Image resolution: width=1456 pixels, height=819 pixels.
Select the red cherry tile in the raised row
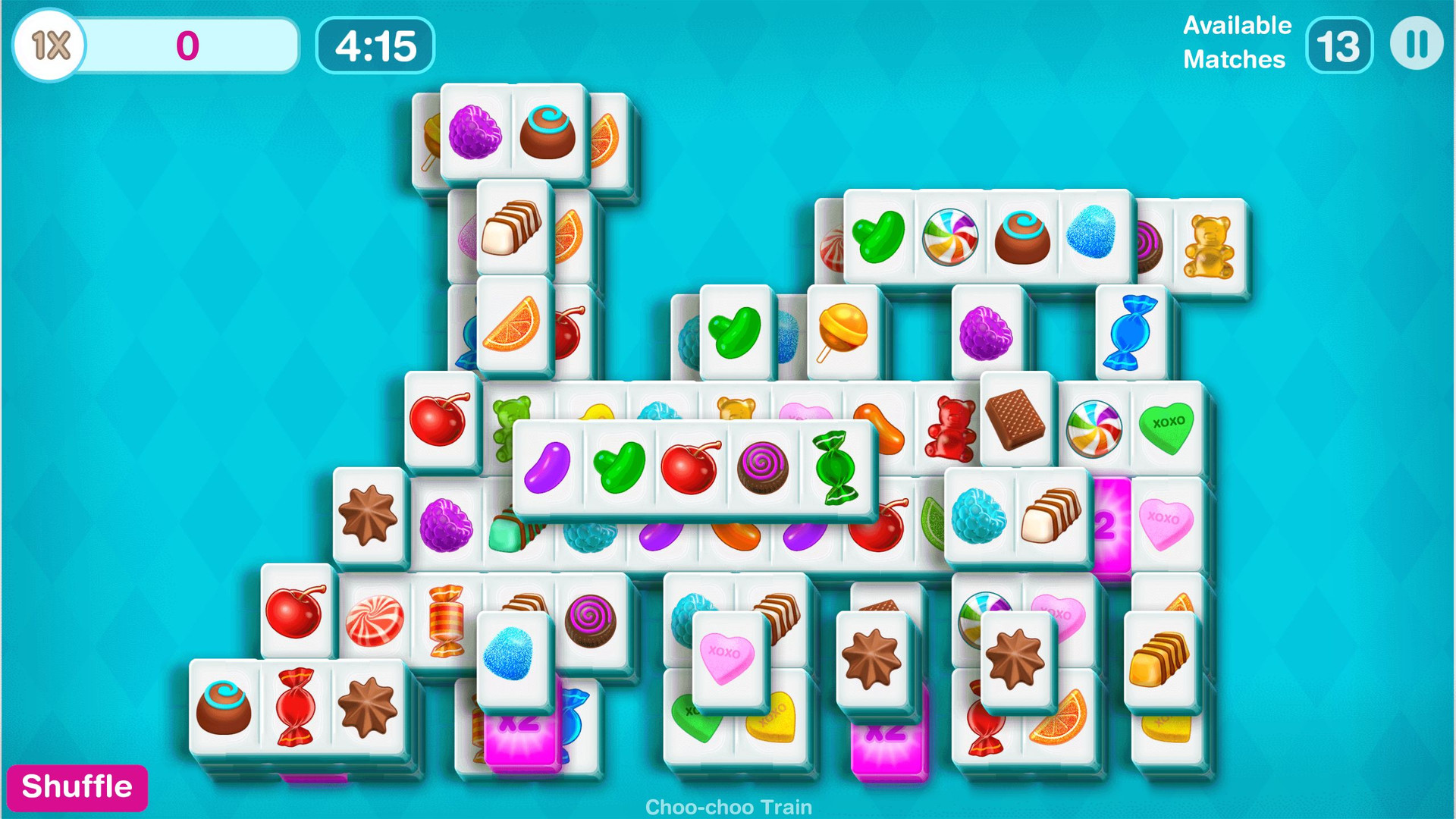click(689, 465)
